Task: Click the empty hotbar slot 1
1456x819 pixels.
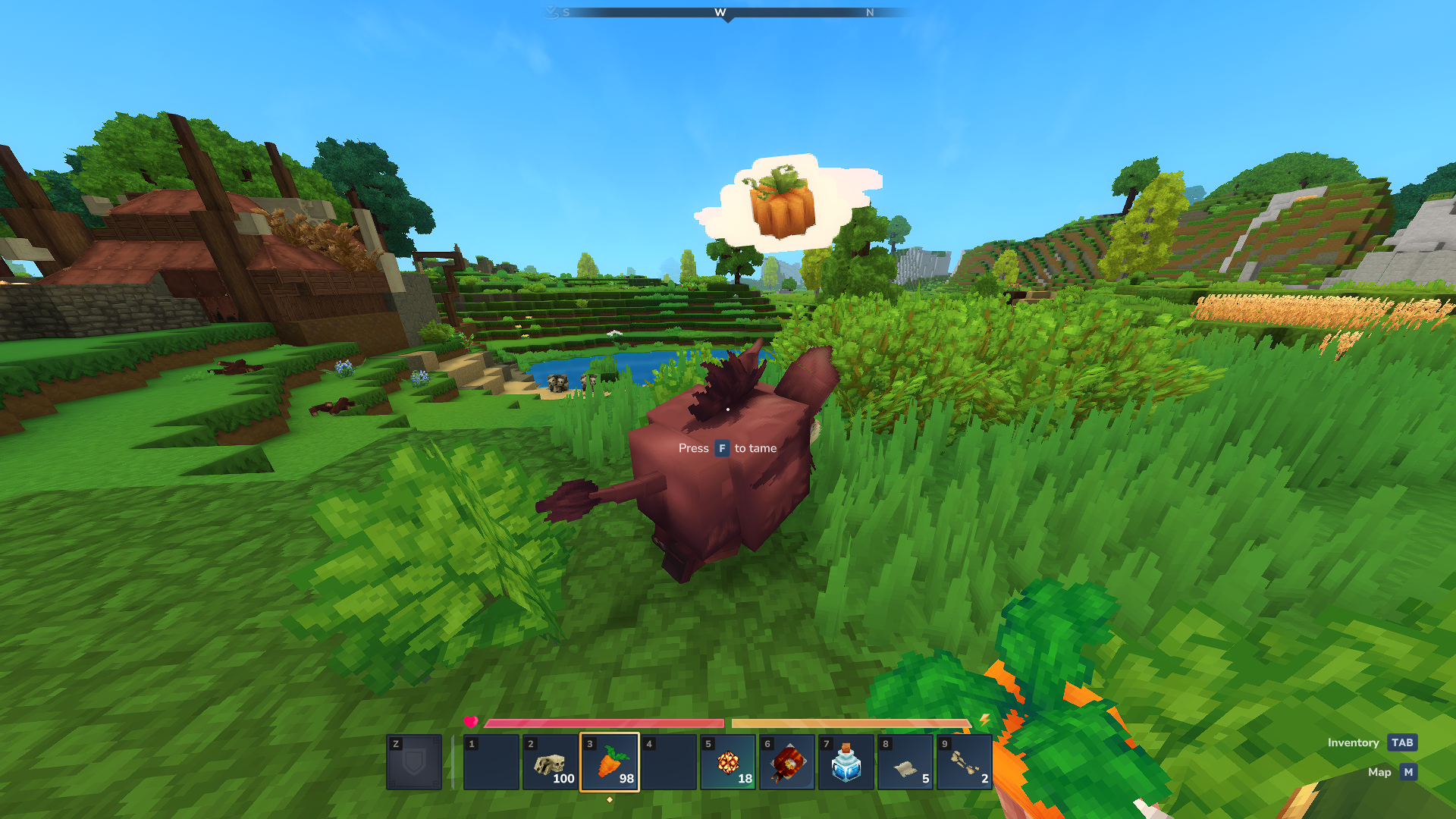Action: click(x=491, y=761)
